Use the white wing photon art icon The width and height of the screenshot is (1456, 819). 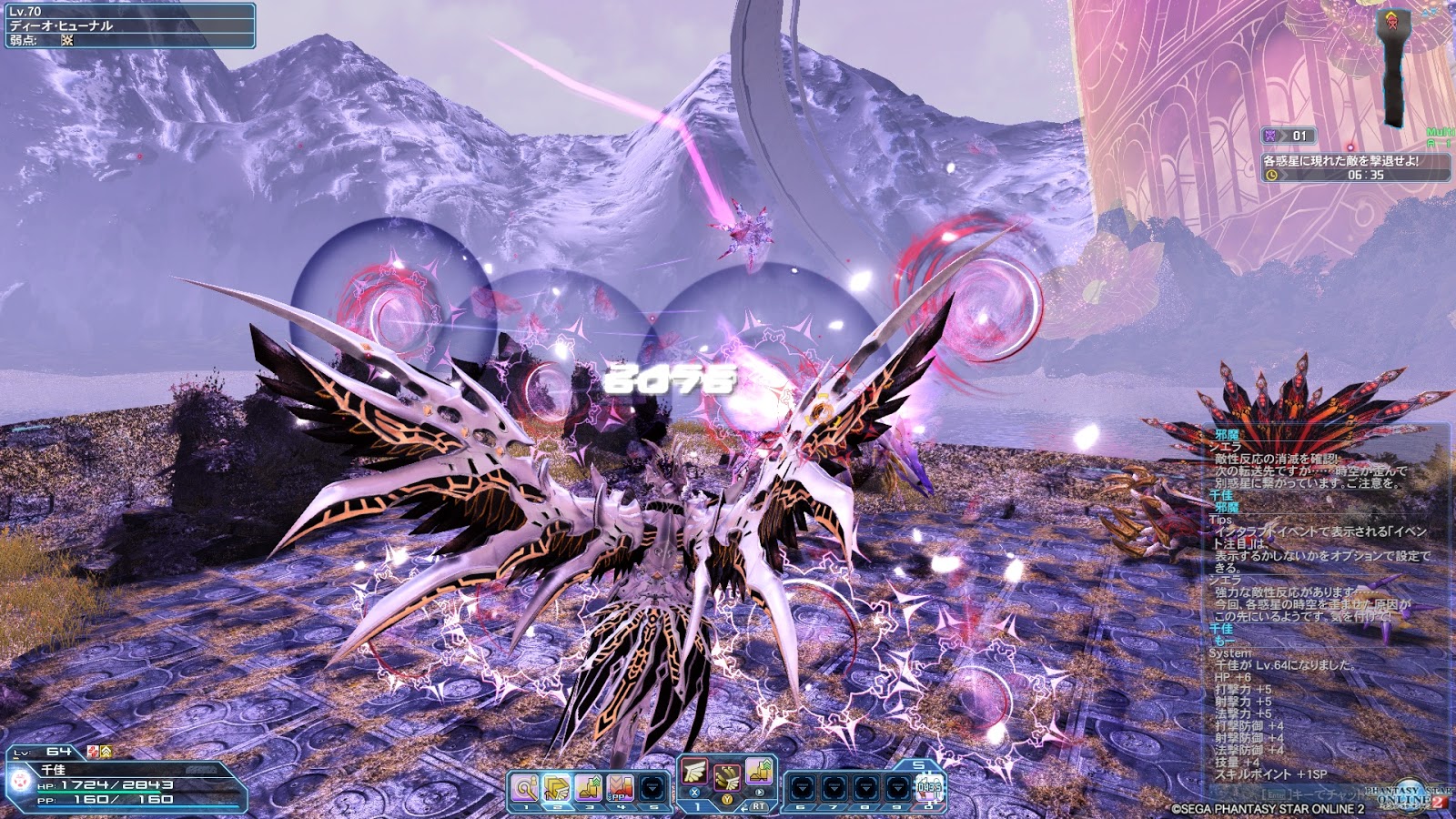tap(694, 773)
